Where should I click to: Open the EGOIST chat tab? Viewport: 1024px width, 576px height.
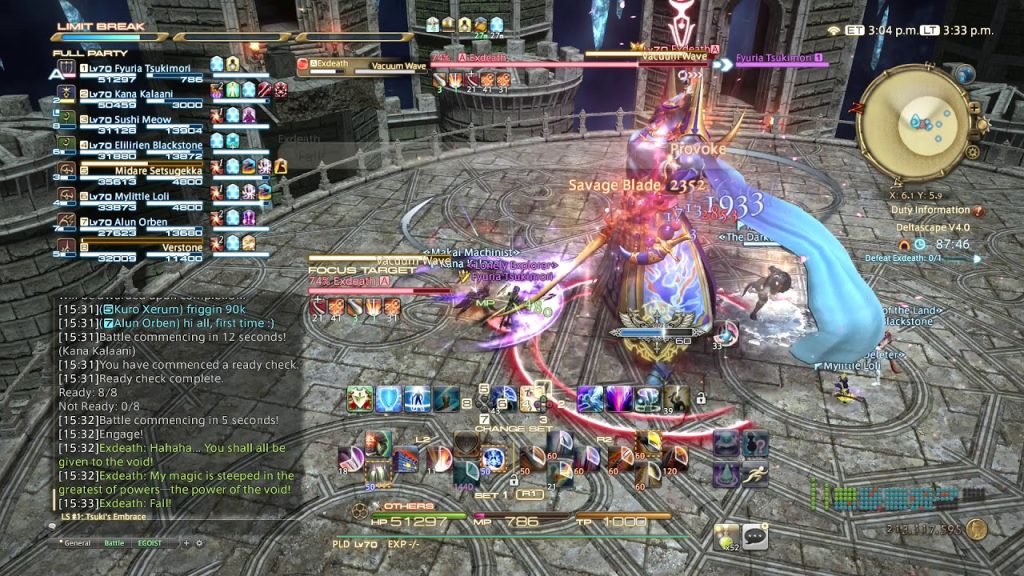click(x=149, y=543)
